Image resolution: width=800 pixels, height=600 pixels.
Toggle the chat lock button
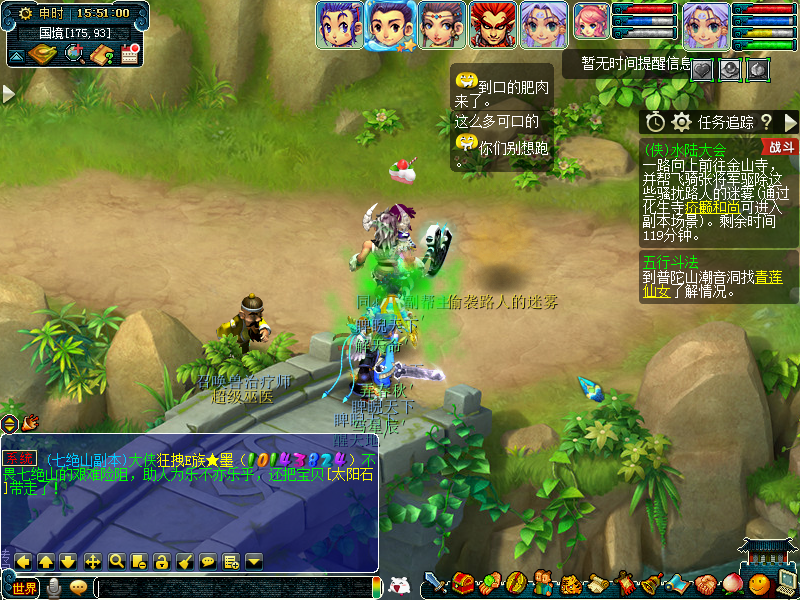[161, 561]
